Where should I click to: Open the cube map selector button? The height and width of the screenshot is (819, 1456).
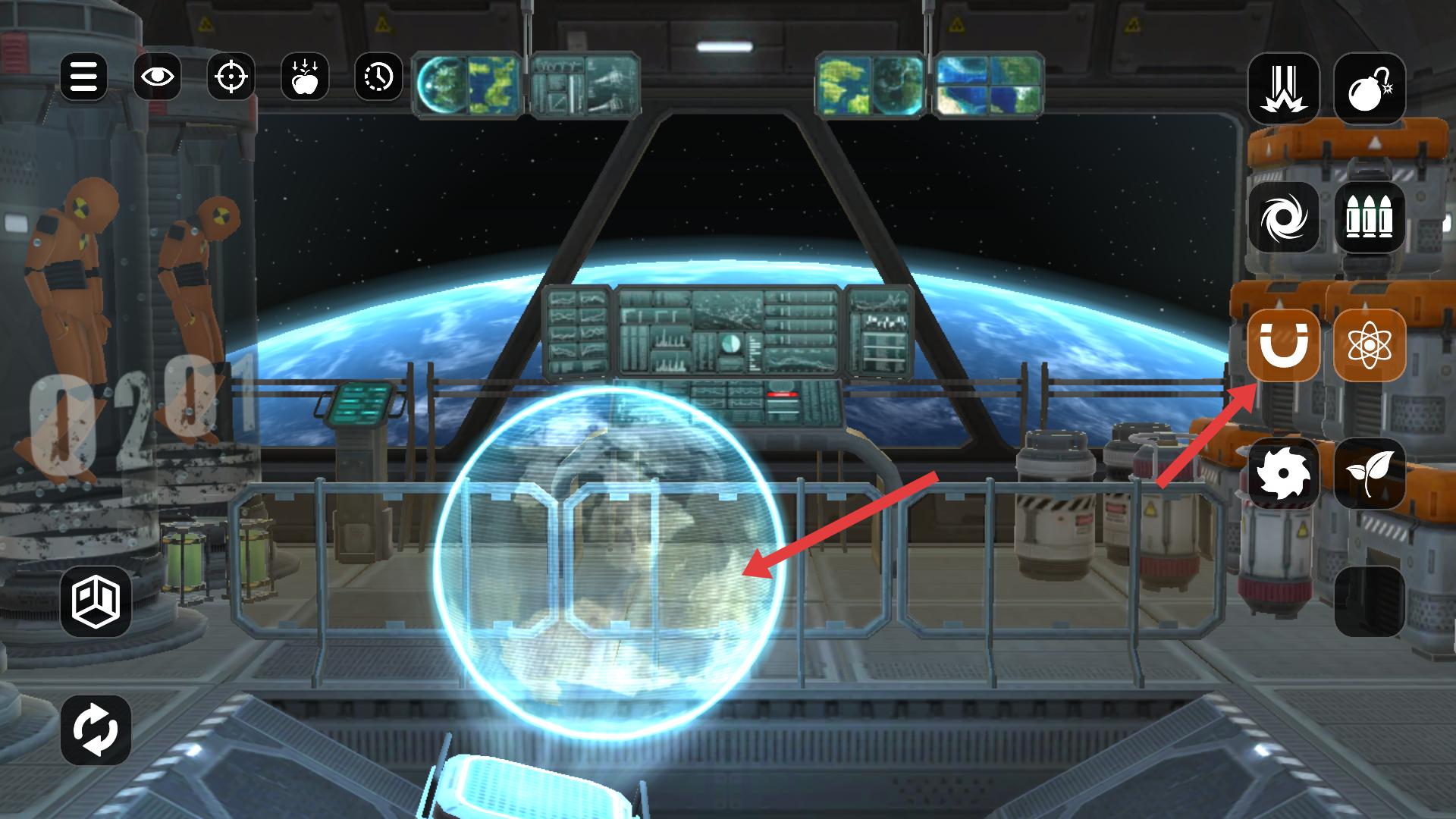point(96,601)
